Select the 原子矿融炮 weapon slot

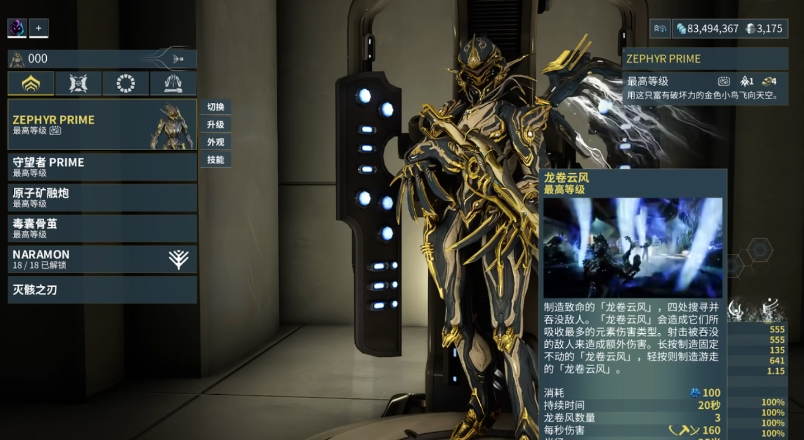coord(102,197)
